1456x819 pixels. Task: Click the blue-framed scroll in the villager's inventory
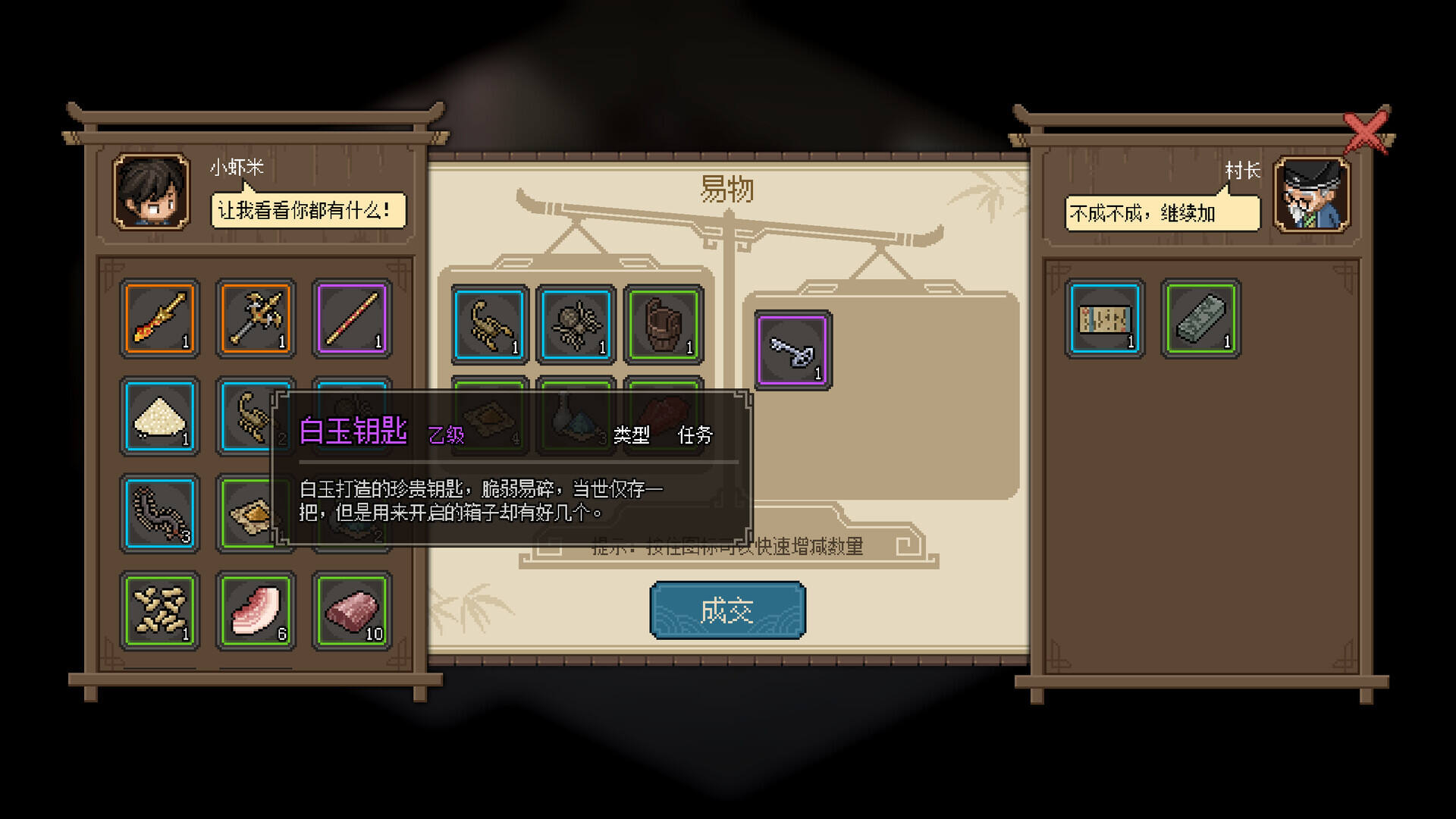pos(1103,318)
